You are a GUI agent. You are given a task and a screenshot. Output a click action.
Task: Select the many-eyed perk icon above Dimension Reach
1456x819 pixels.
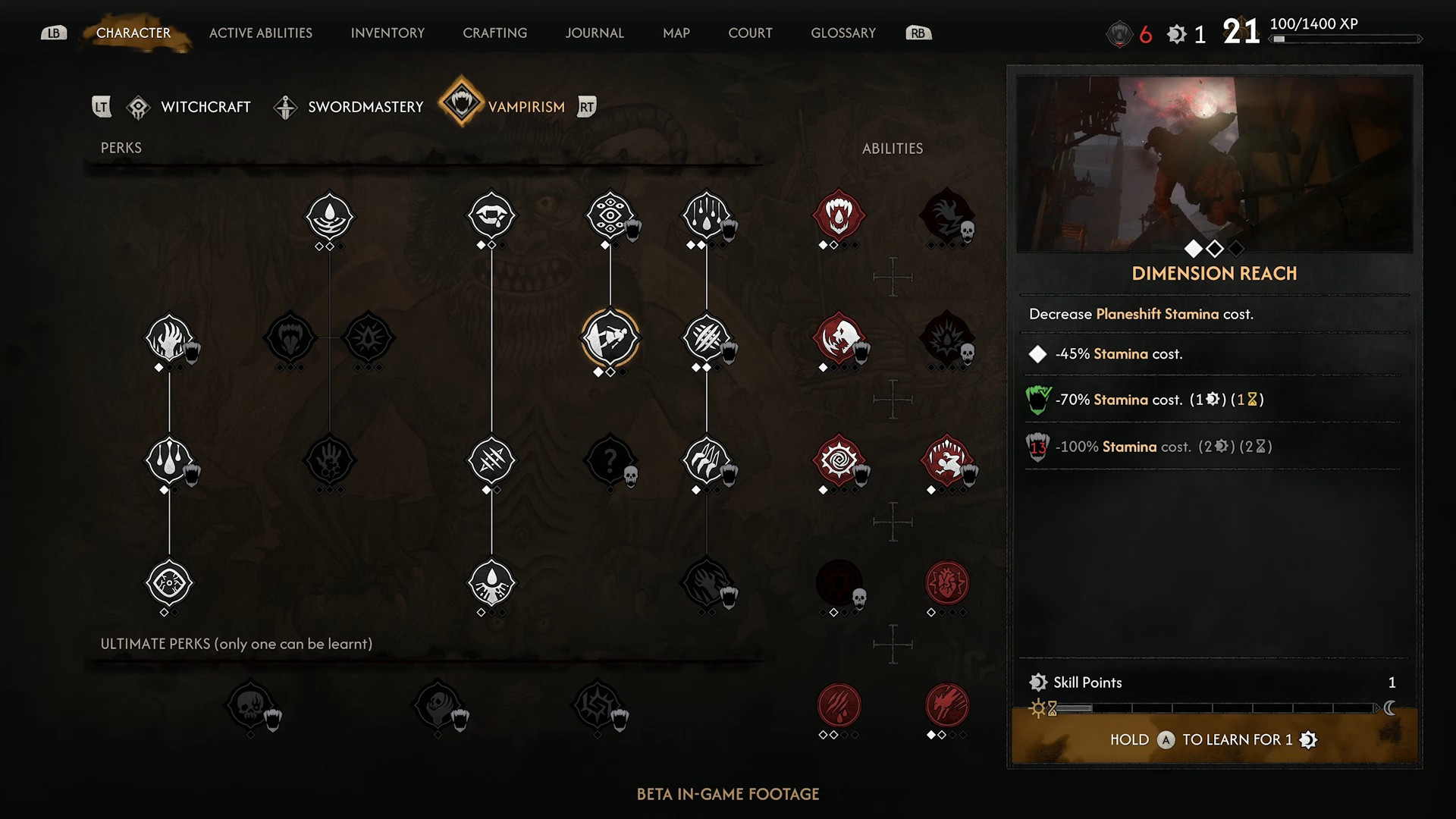click(611, 216)
